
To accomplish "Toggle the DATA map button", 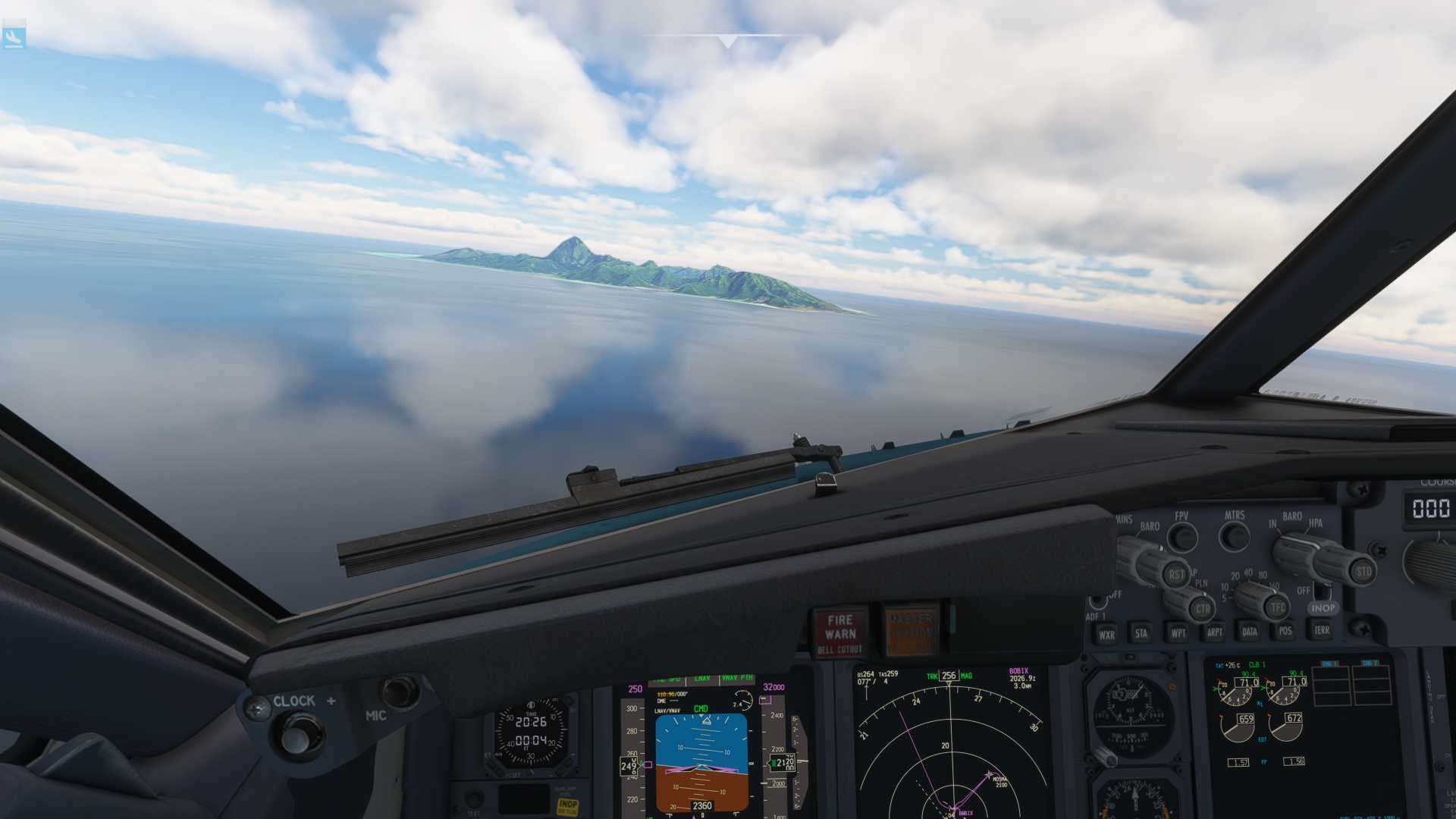I will 1250,631.
